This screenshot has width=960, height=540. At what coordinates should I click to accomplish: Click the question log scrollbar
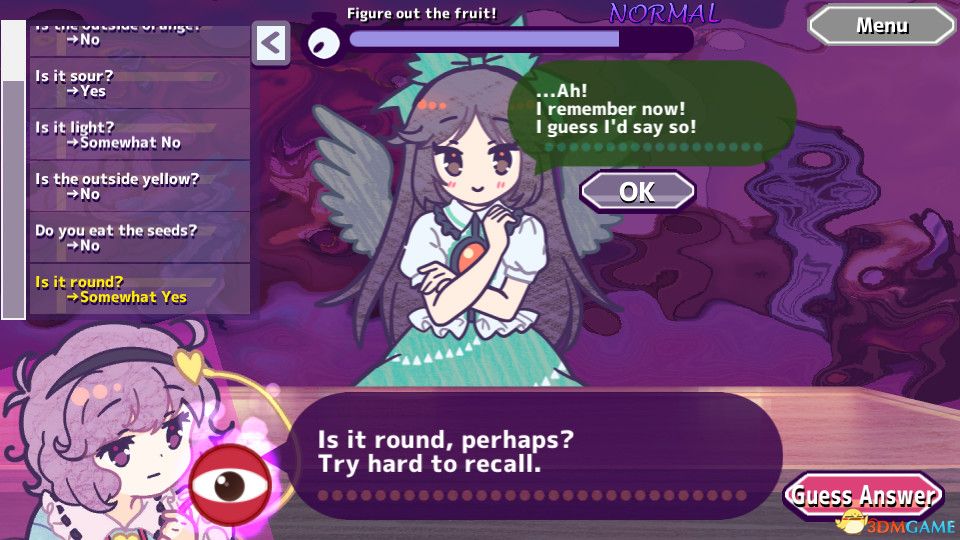tap(14, 170)
